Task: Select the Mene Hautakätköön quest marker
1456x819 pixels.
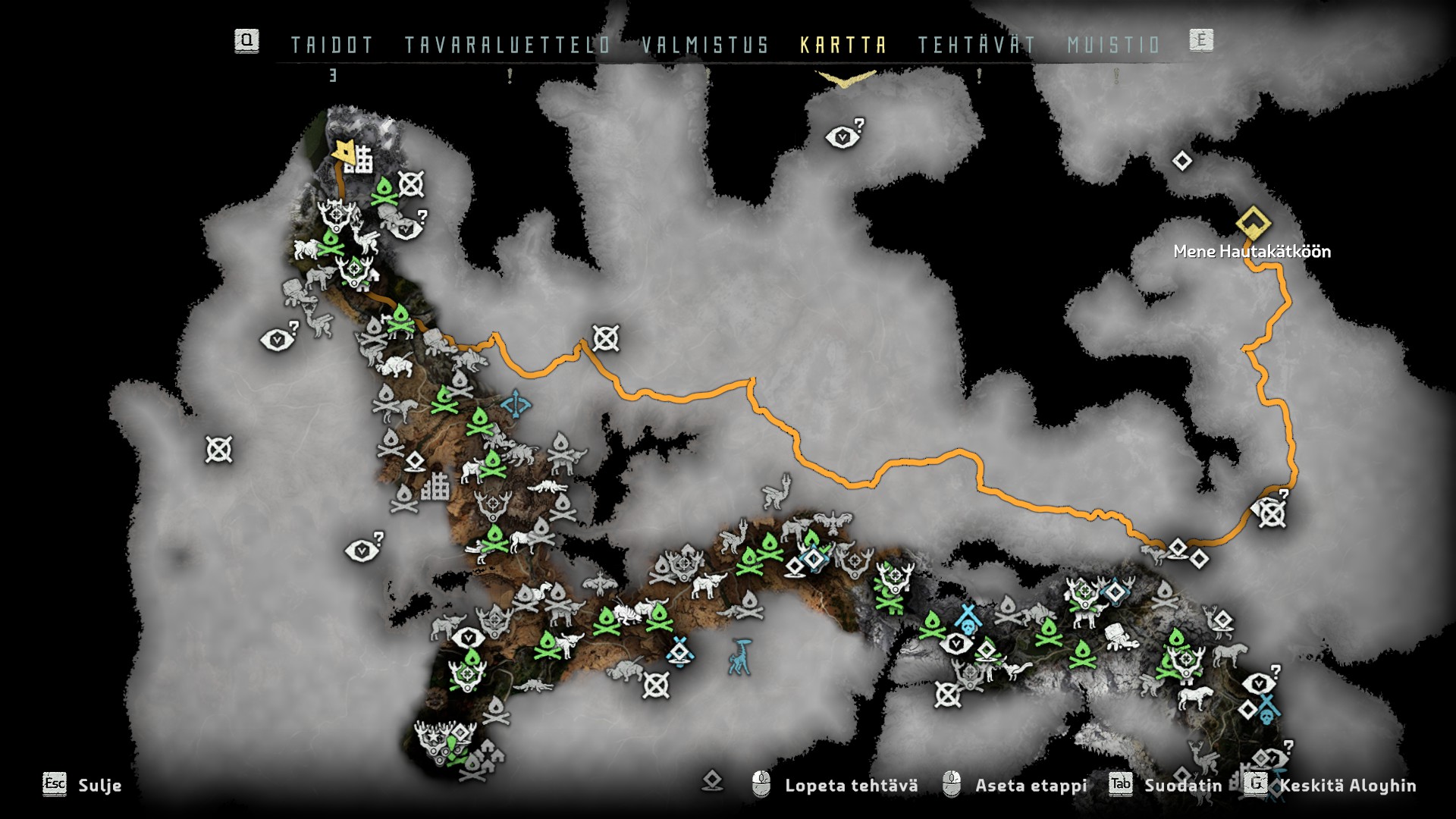Action: (1253, 223)
